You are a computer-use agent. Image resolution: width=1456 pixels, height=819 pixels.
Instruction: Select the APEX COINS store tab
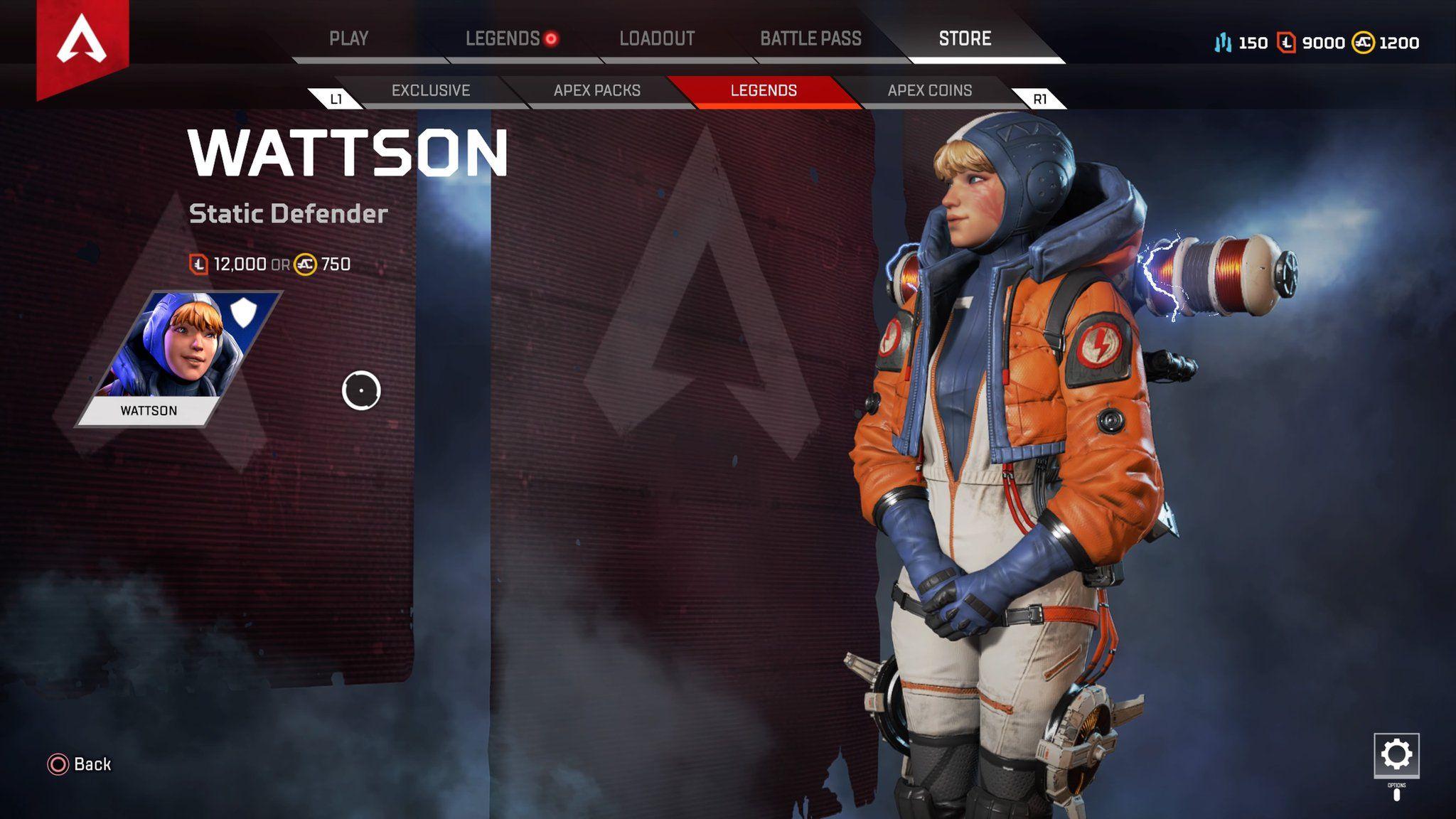tap(928, 91)
